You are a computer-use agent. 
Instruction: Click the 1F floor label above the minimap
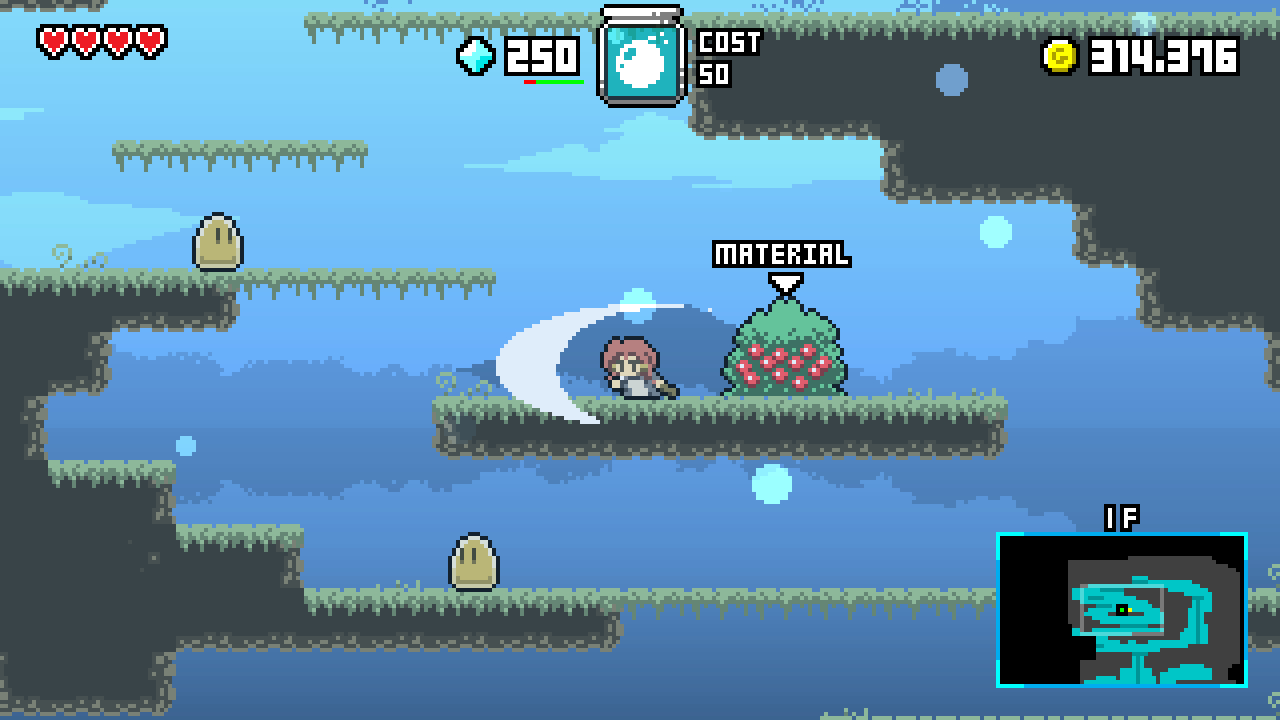coord(1124,518)
